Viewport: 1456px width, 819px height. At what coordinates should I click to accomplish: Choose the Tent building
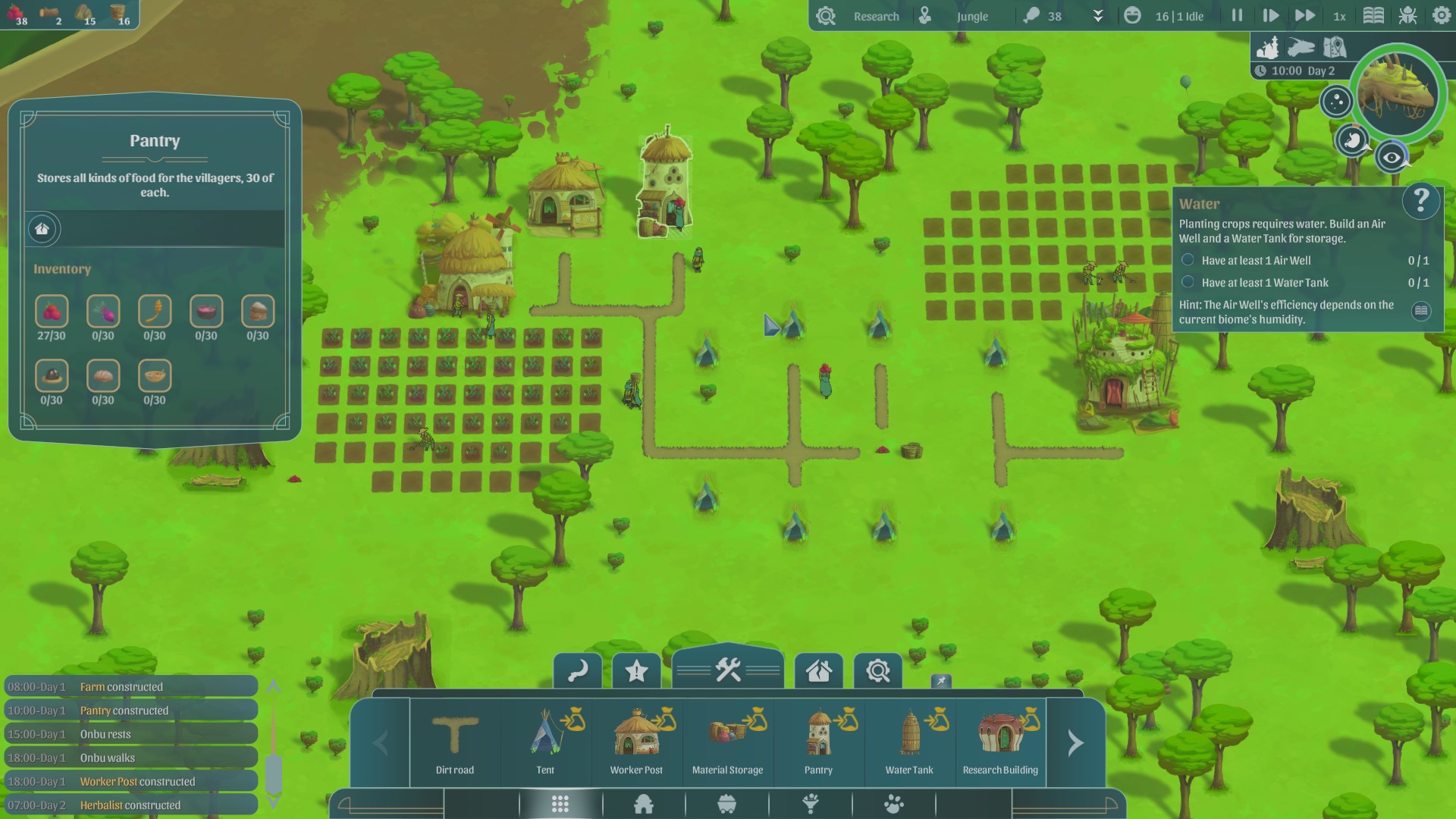tap(546, 743)
